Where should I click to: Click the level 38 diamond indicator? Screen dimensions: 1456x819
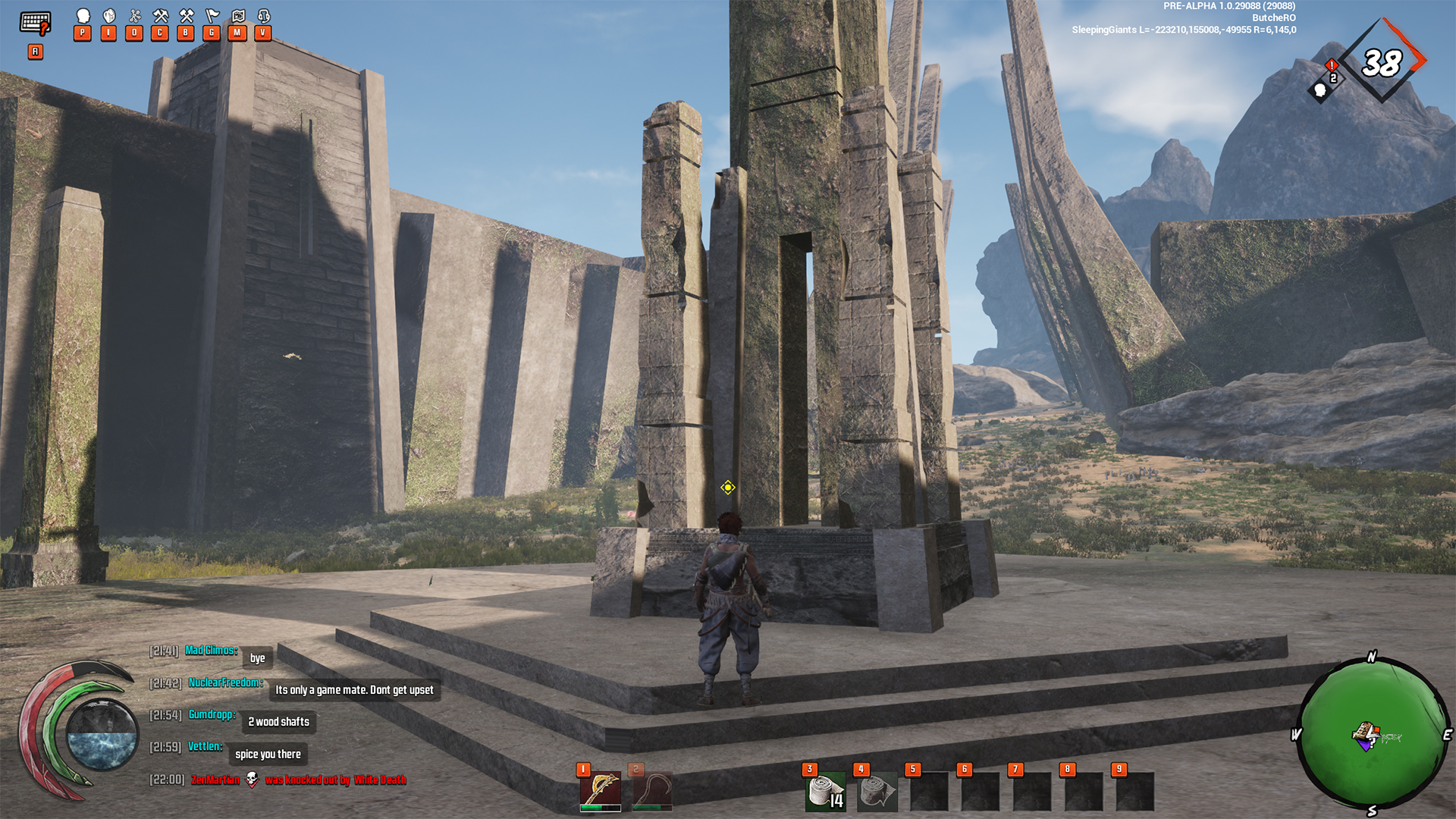coord(1382,62)
